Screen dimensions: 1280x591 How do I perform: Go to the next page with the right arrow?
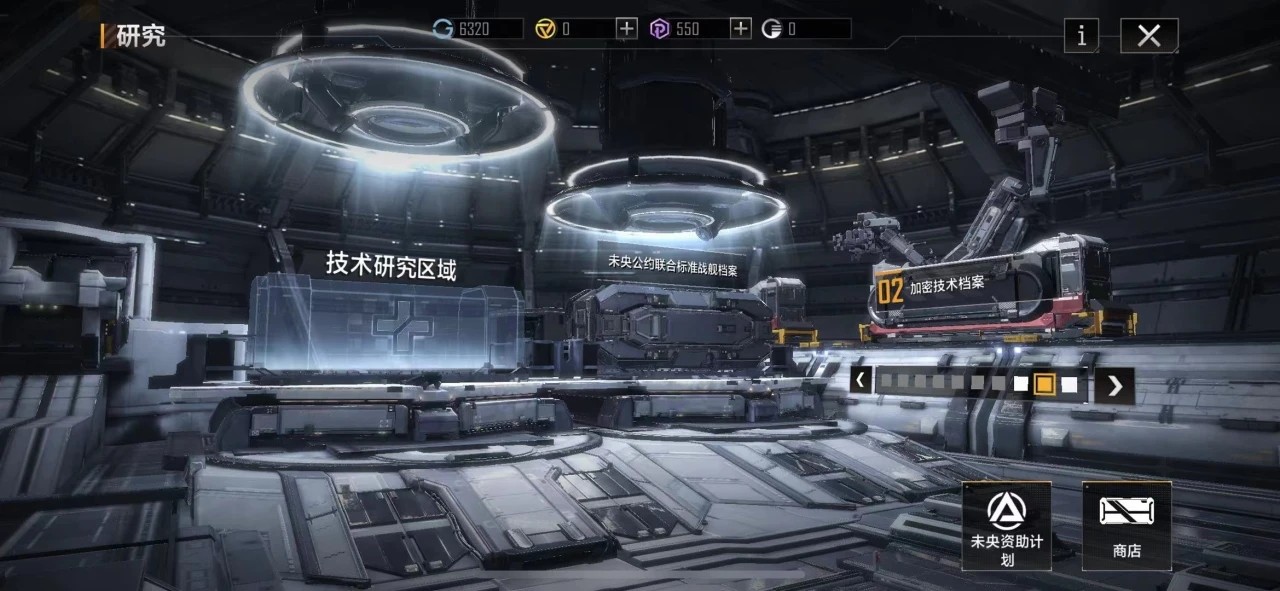[x=1114, y=385]
